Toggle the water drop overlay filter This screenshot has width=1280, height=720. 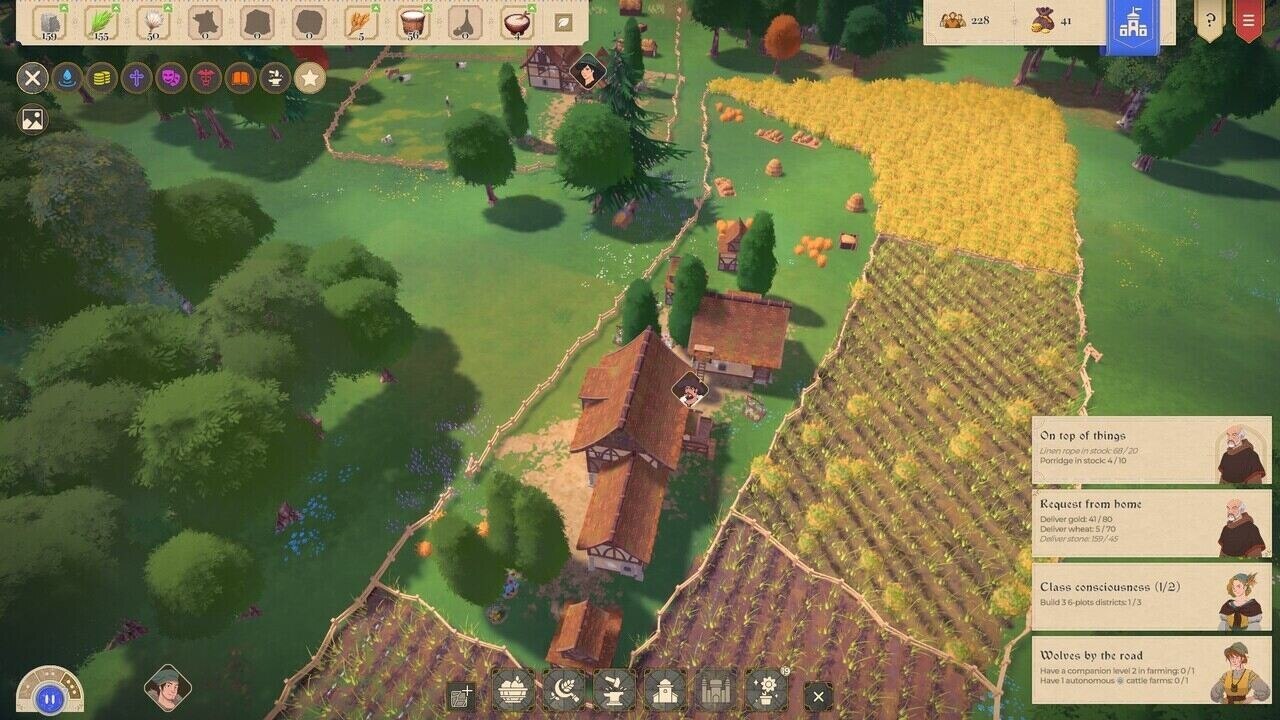click(66, 77)
